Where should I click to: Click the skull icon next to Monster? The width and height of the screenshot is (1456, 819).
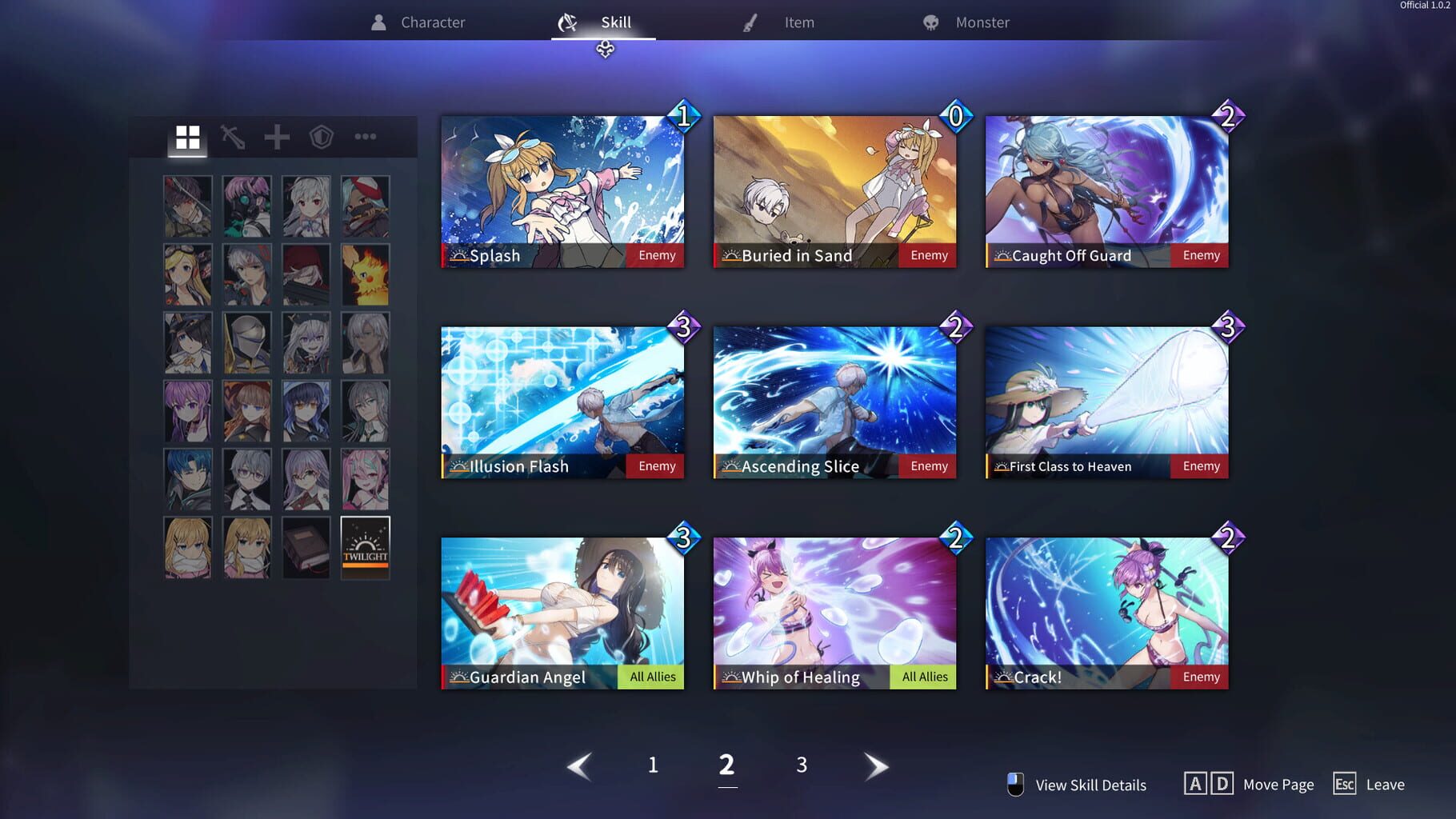(930, 22)
